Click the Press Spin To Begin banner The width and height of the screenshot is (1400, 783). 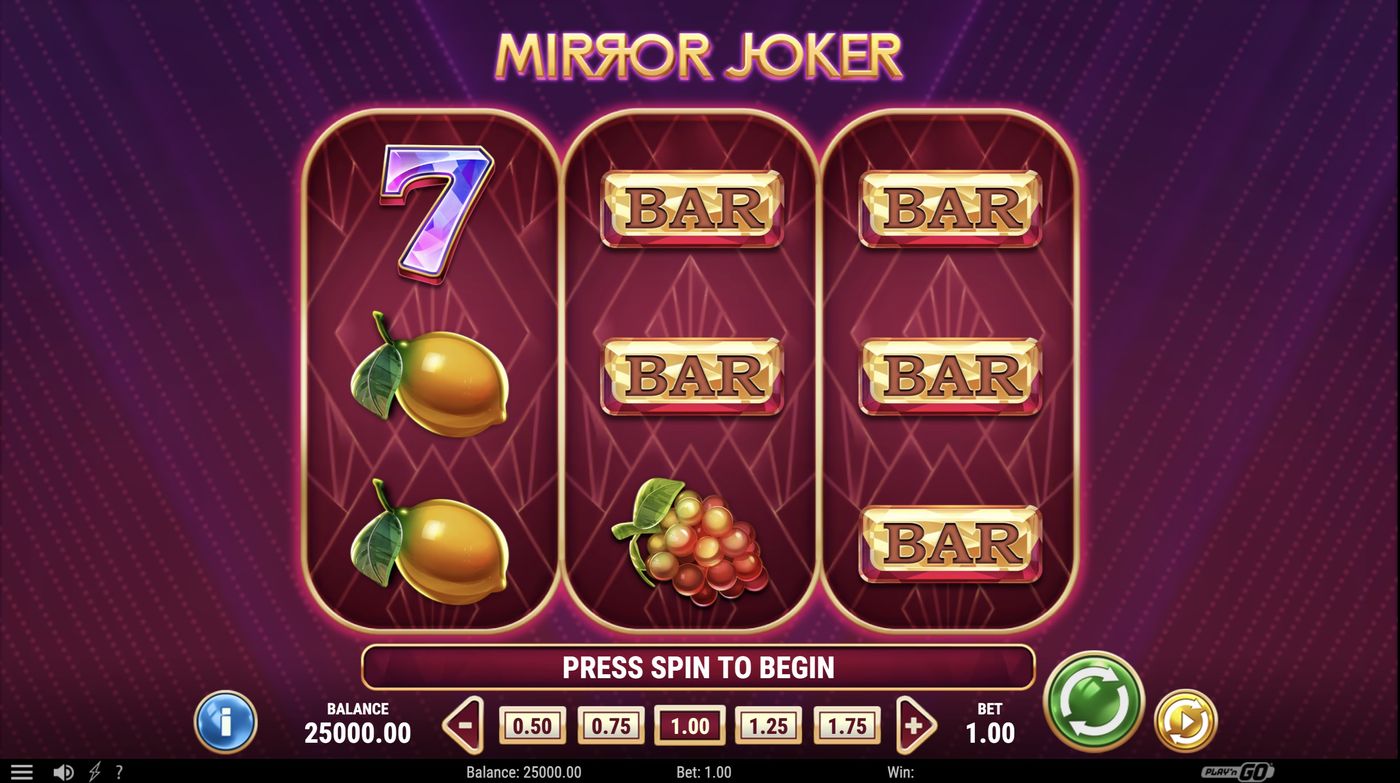pyautogui.click(x=700, y=668)
